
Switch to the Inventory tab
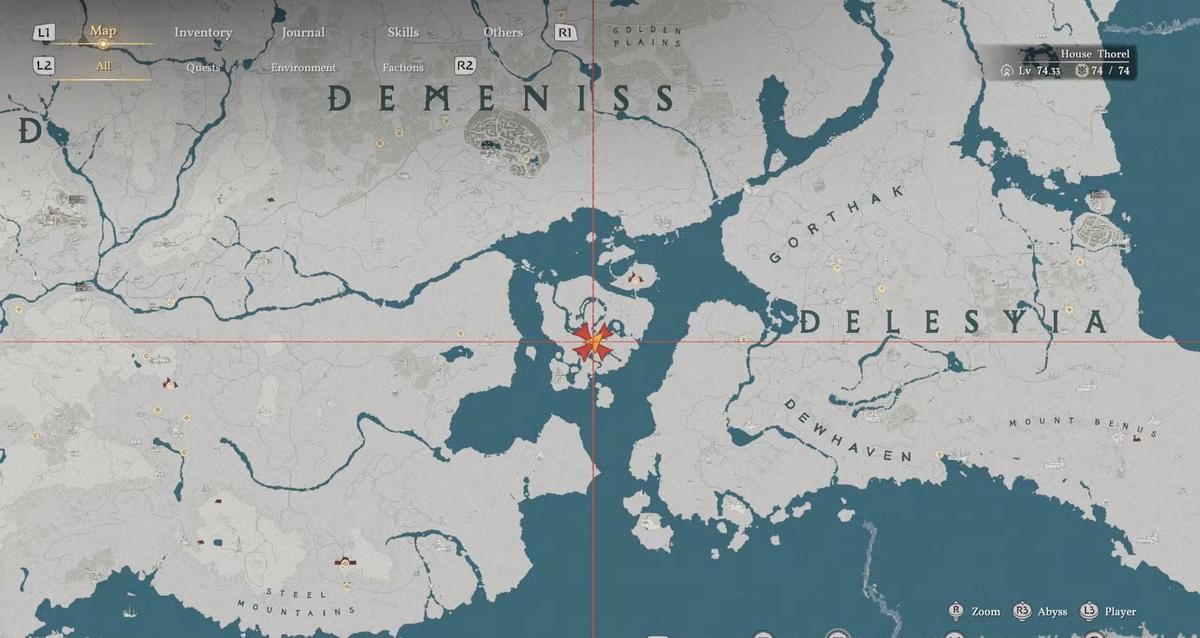[x=203, y=32]
